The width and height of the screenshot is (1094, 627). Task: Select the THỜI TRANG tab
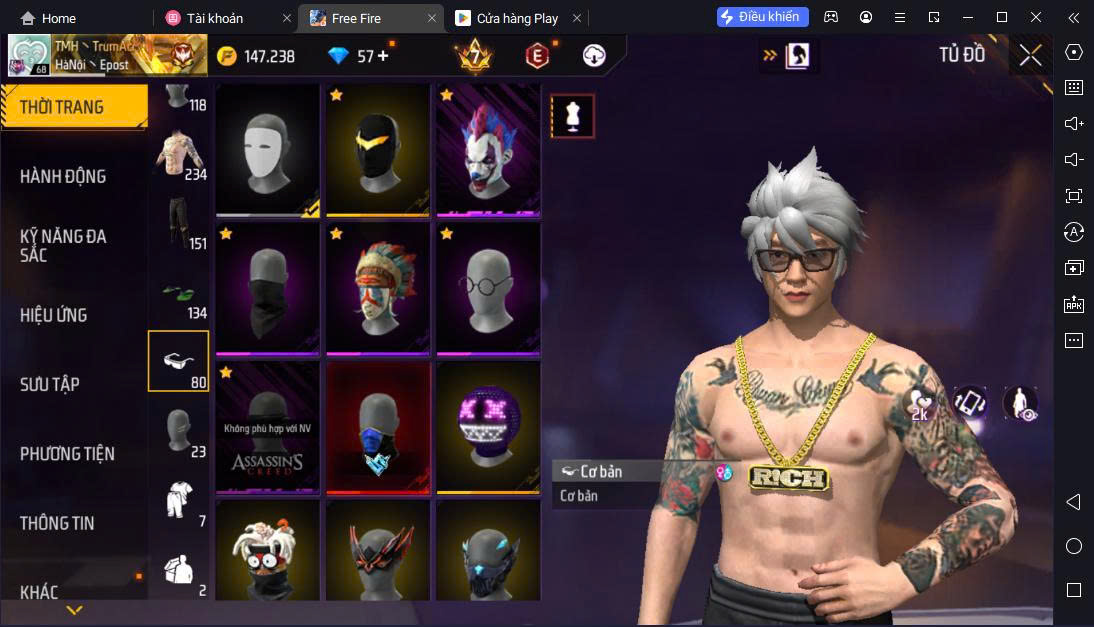(x=62, y=107)
